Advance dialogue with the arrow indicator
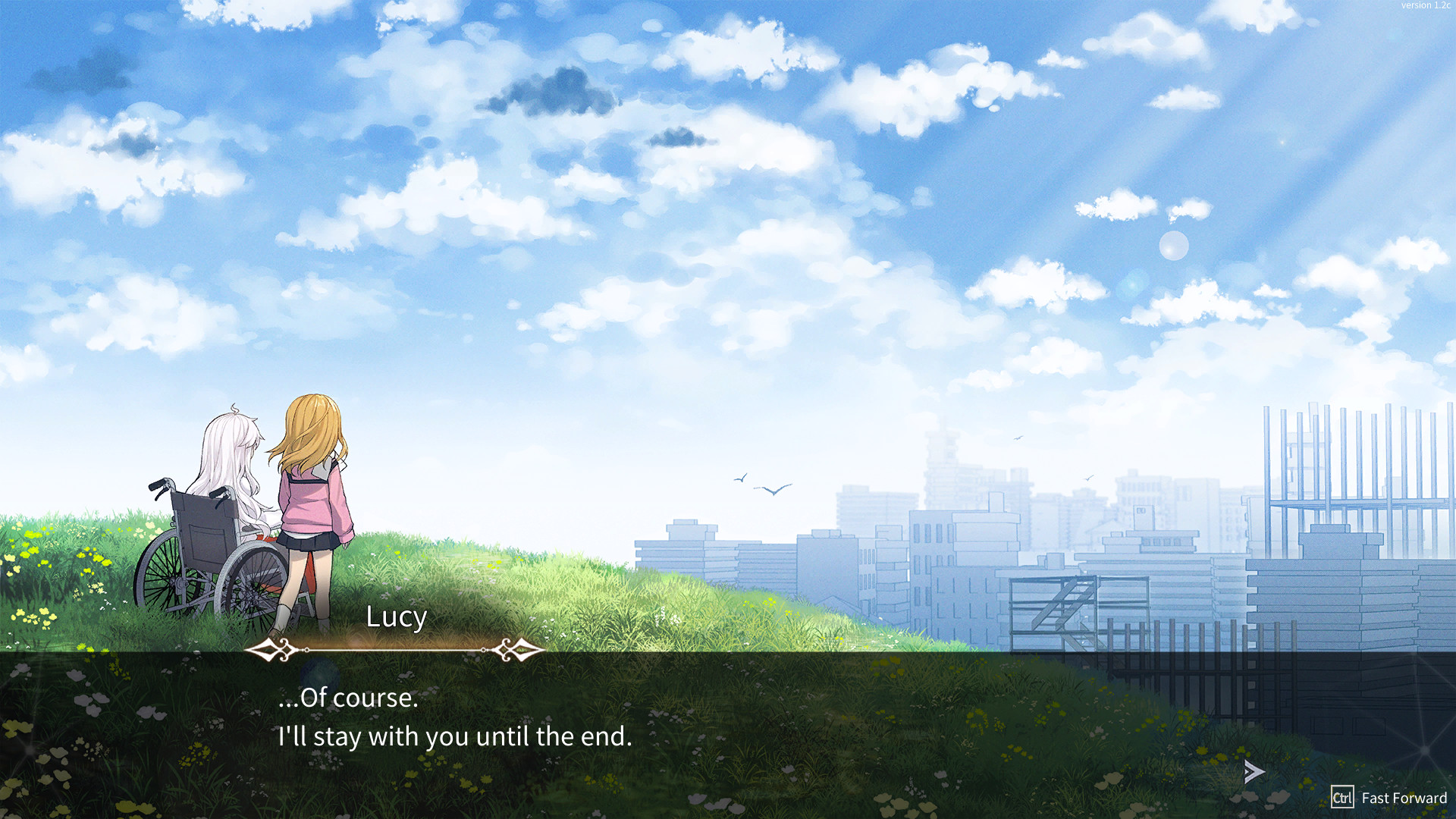The width and height of the screenshot is (1456, 819). click(x=1254, y=772)
